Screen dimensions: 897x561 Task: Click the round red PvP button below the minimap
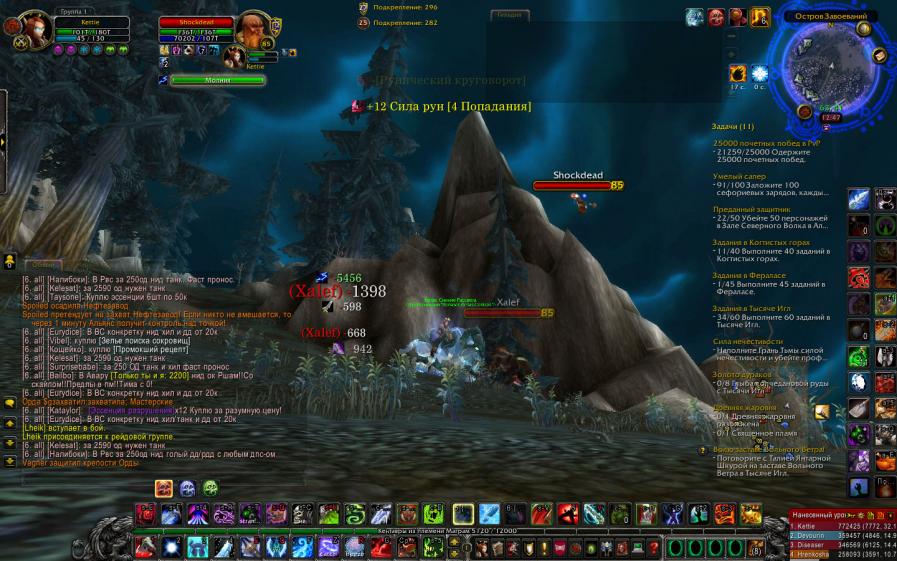(805, 112)
